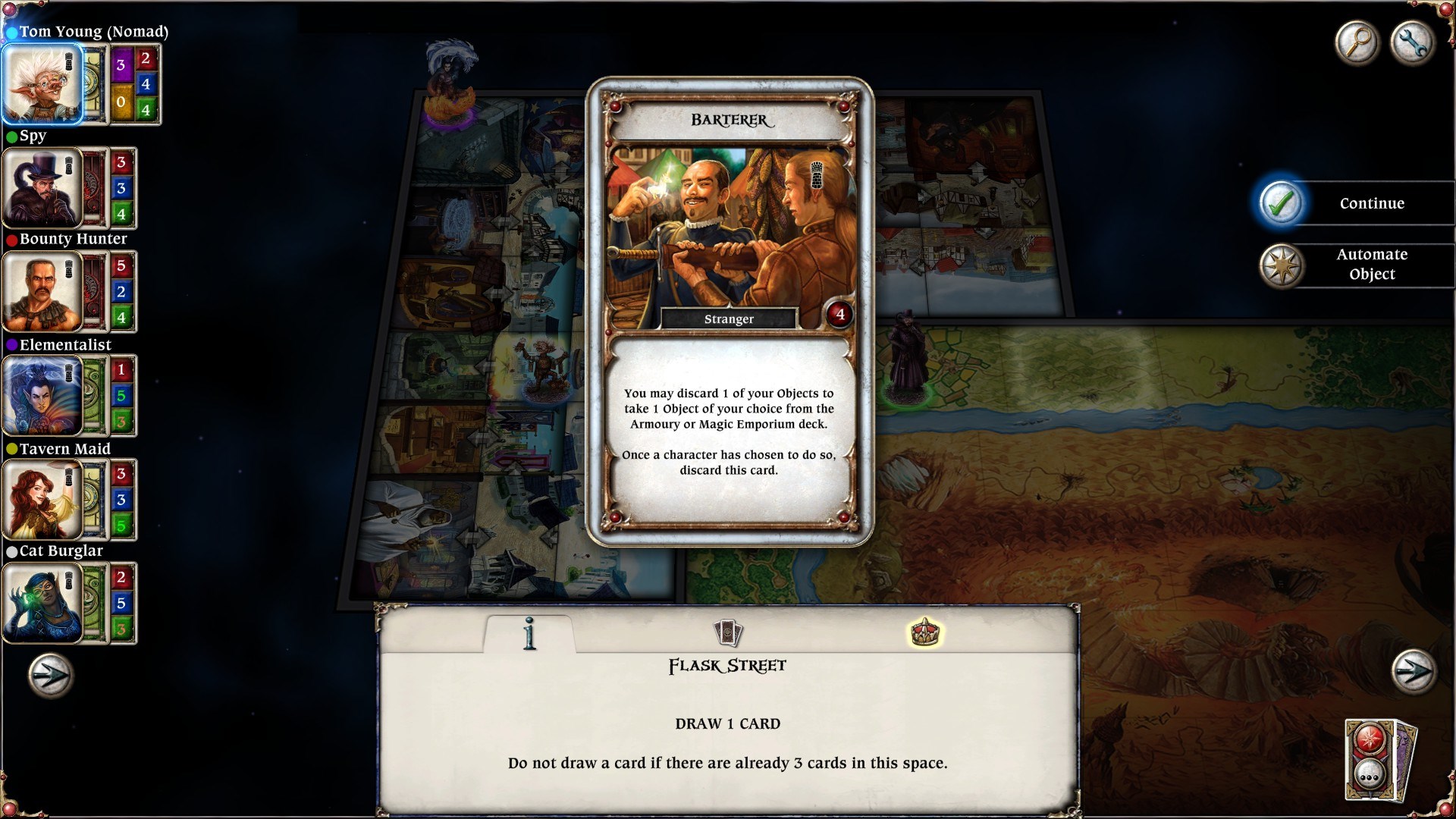The image size is (1456, 819).
Task: Open the magnifying glass zoom tool
Action: (1357, 43)
